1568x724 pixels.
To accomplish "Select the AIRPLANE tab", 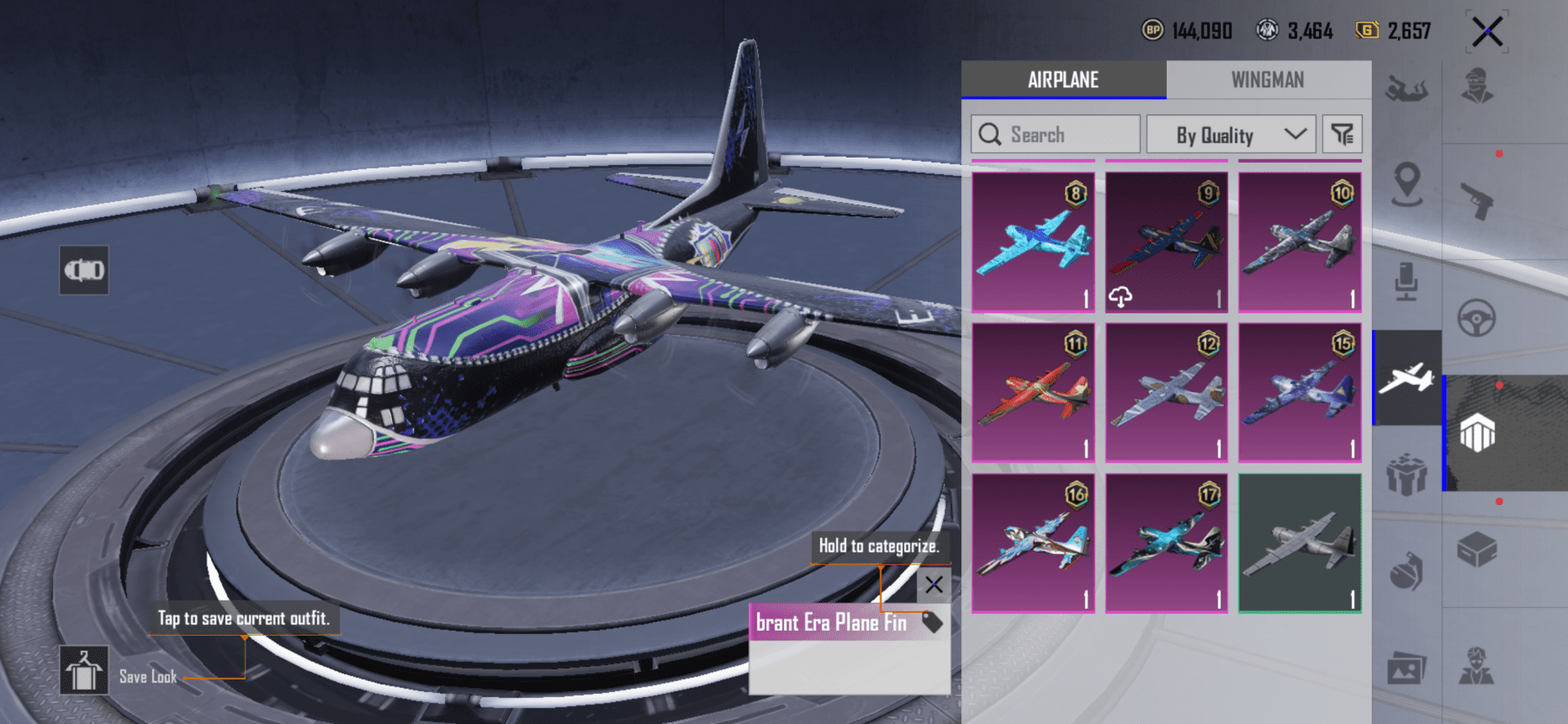I will pos(1063,80).
